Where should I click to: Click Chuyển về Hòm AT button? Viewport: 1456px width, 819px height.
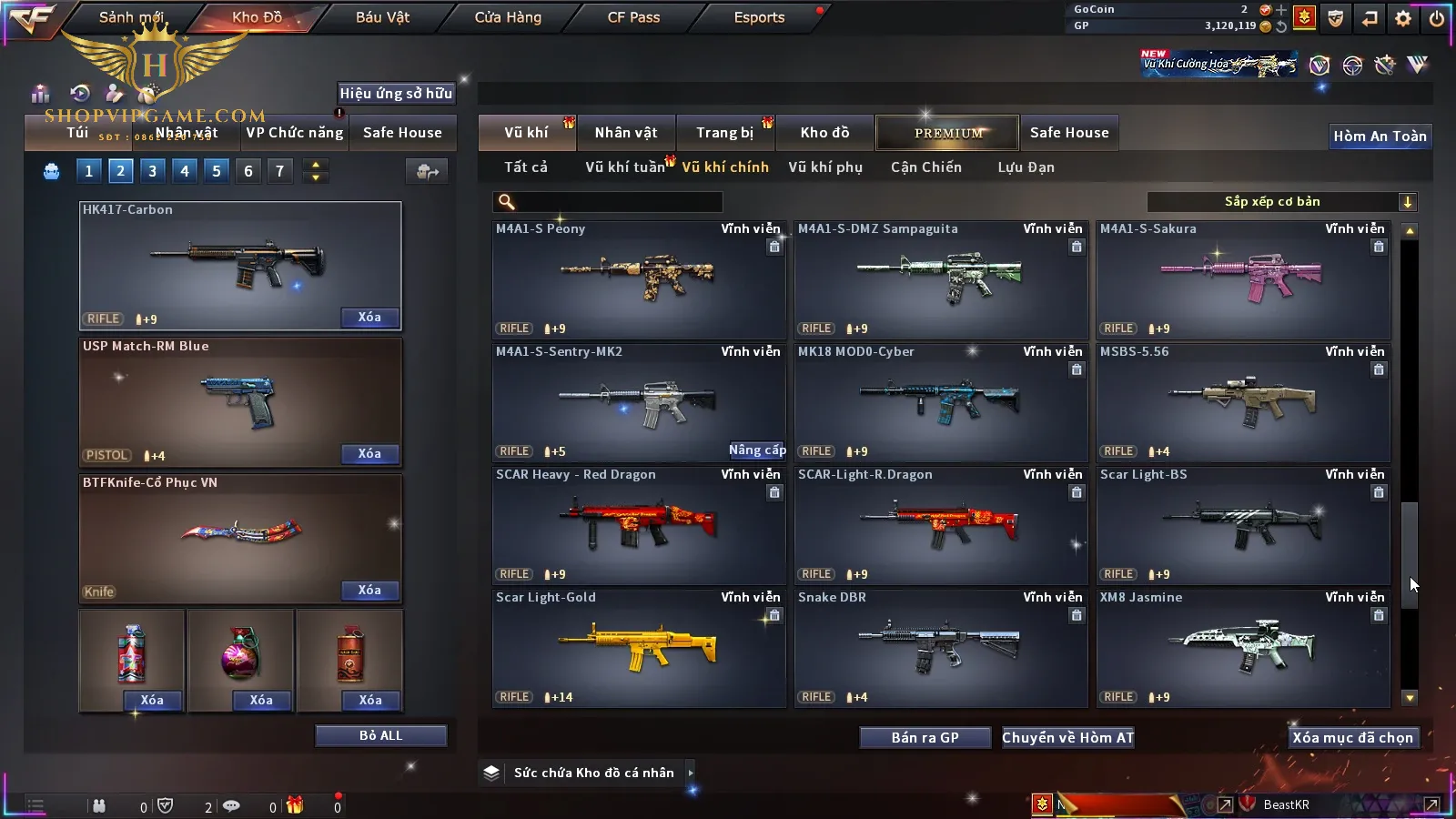pyautogui.click(x=1067, y=738)
